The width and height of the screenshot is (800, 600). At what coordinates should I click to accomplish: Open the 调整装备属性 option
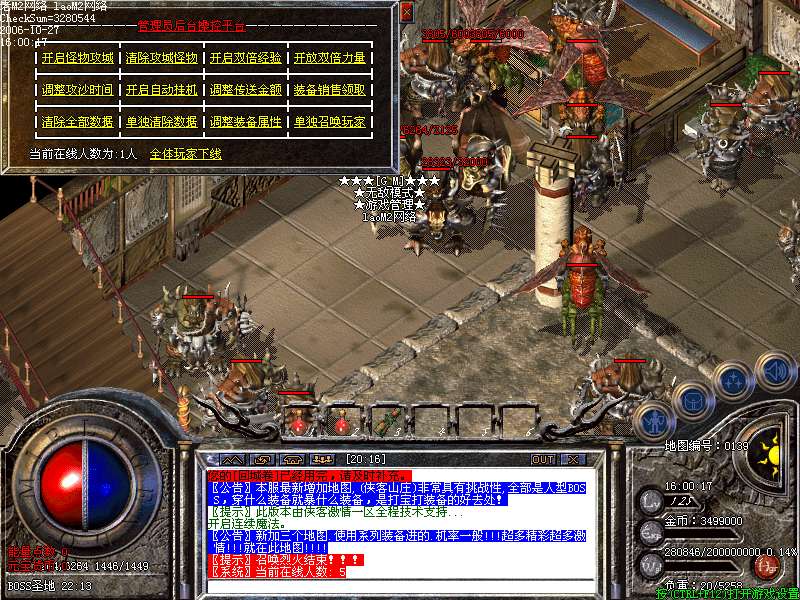[246, 122]
